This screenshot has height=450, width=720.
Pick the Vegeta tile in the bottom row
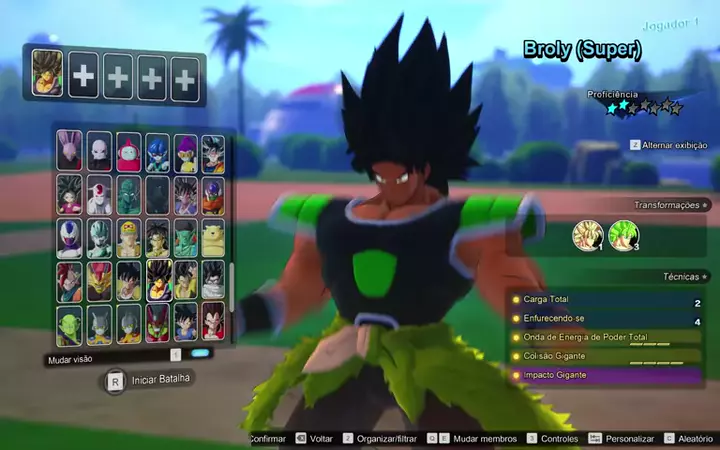(213, 323)
